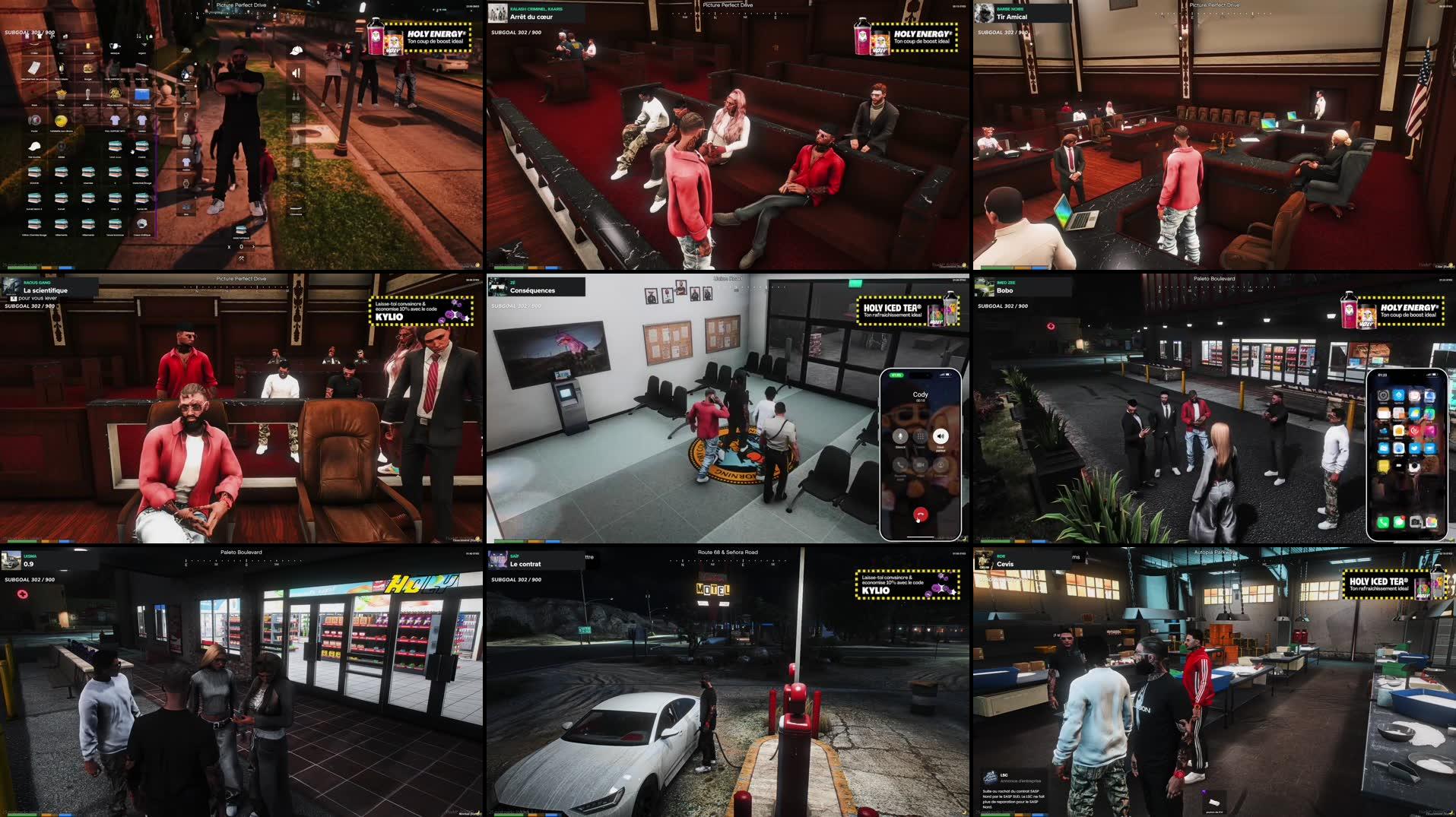Select the burger item in the inventory grid
This screenshot has width=1456, height=817.
click(x=87, y=70)
